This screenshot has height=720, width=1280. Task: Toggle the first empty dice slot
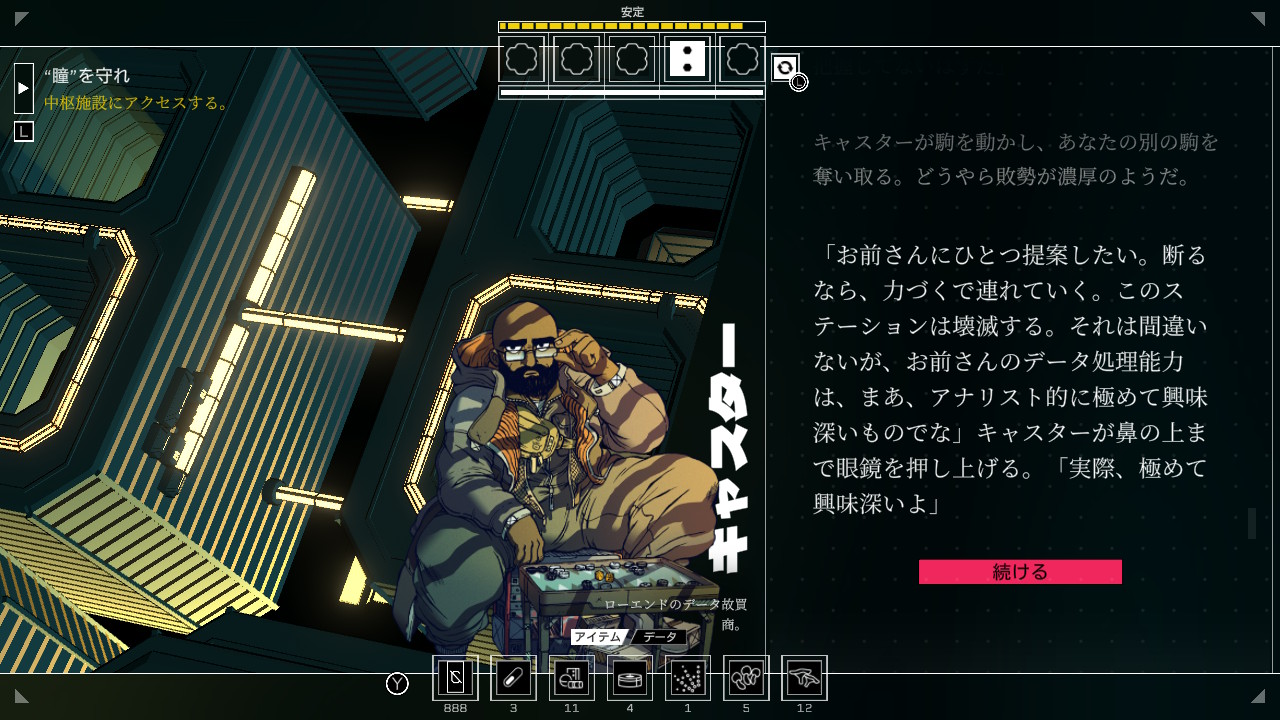click(522, 59)
